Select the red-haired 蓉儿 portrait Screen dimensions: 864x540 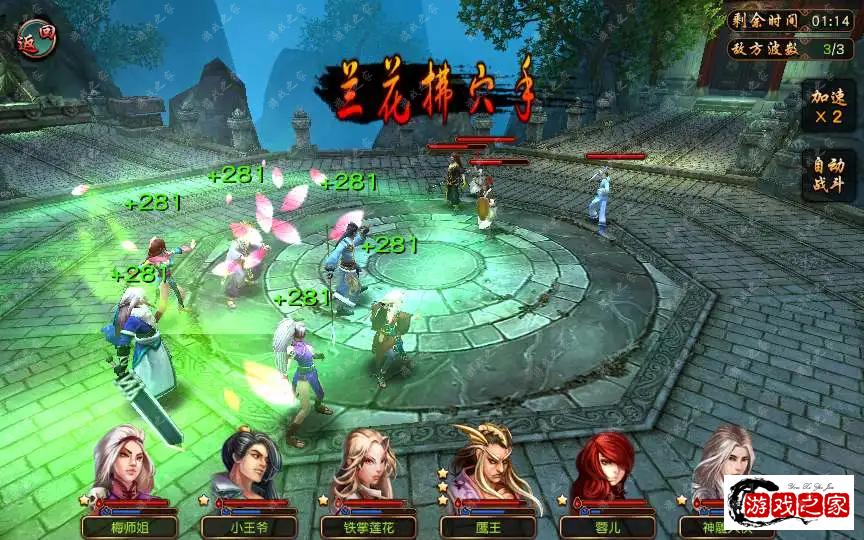[607, 468]
